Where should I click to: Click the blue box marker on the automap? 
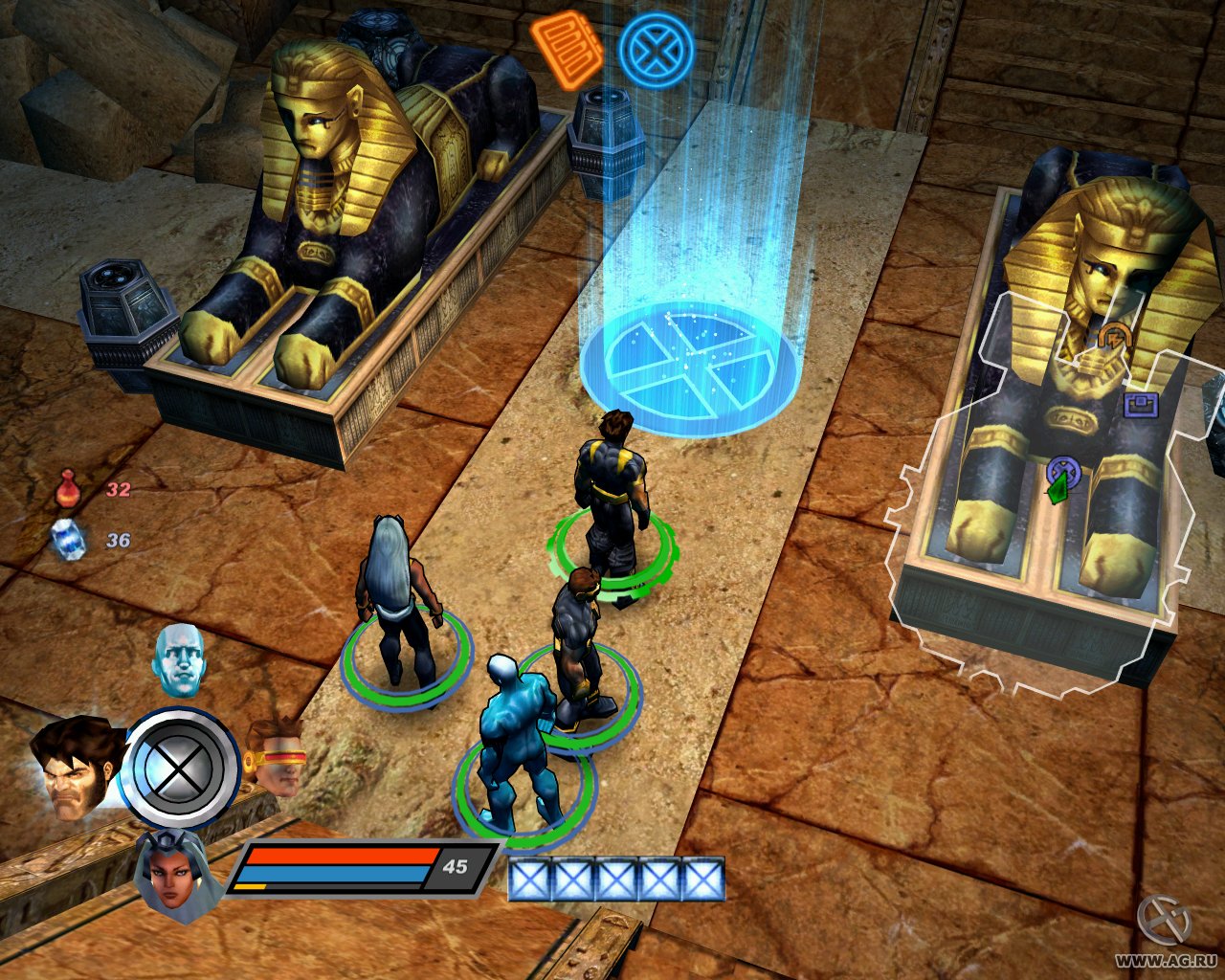tap(1141, 405)
